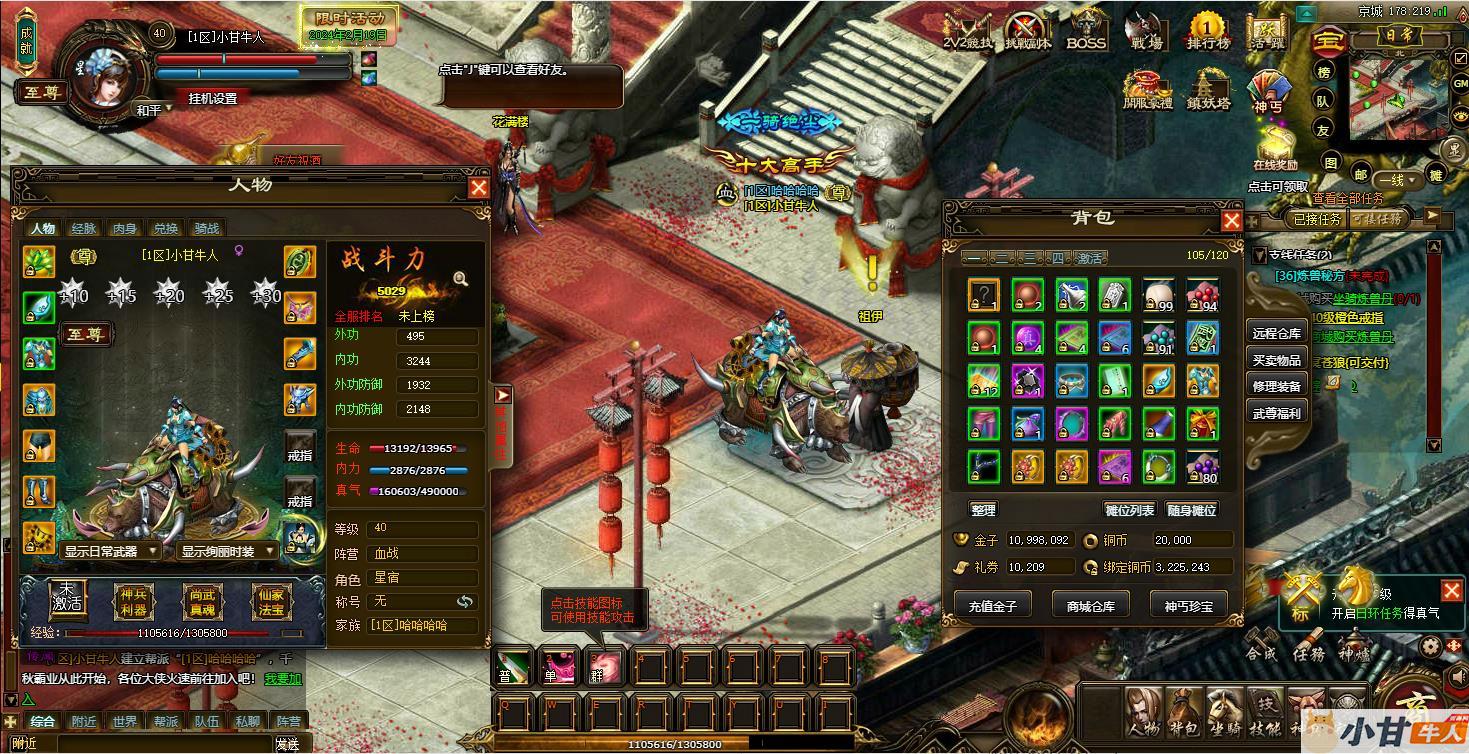Open the 商城仓库 mall warehouse
Screen dimensions: 1469x754
click(1090, 605)
